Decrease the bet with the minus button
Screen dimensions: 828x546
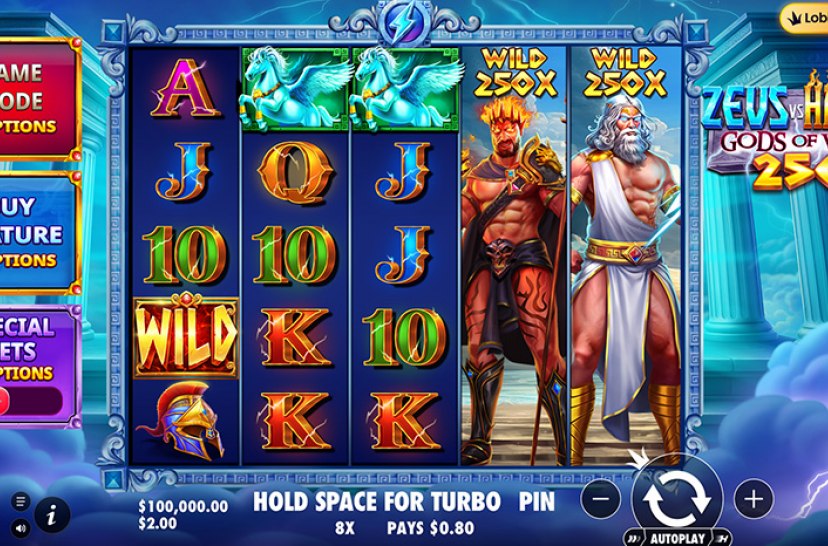(x=600, y=498)
